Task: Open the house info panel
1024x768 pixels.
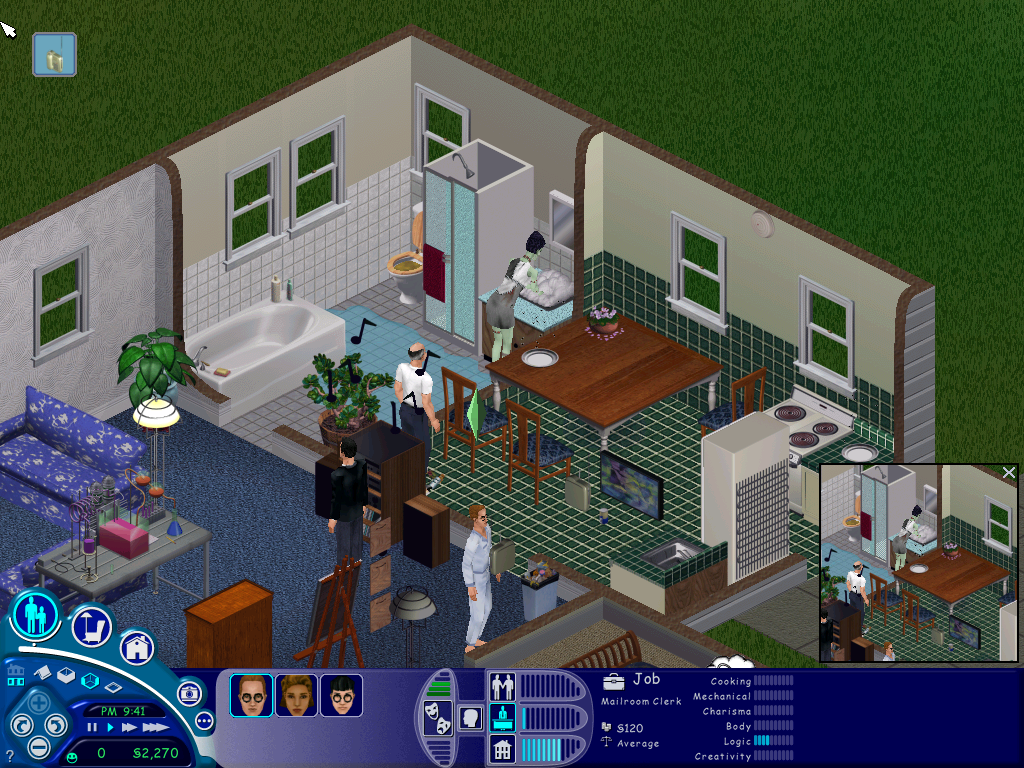Action: 501,748
